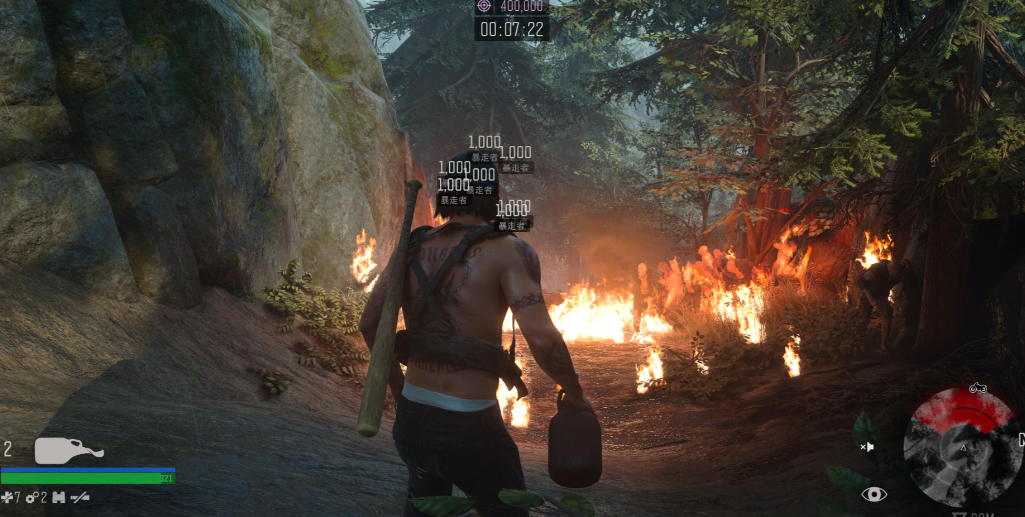The width and height of the screenshot is (1025, 517).
Task: Click the circular minimap
Action: [x=963, y=446]
